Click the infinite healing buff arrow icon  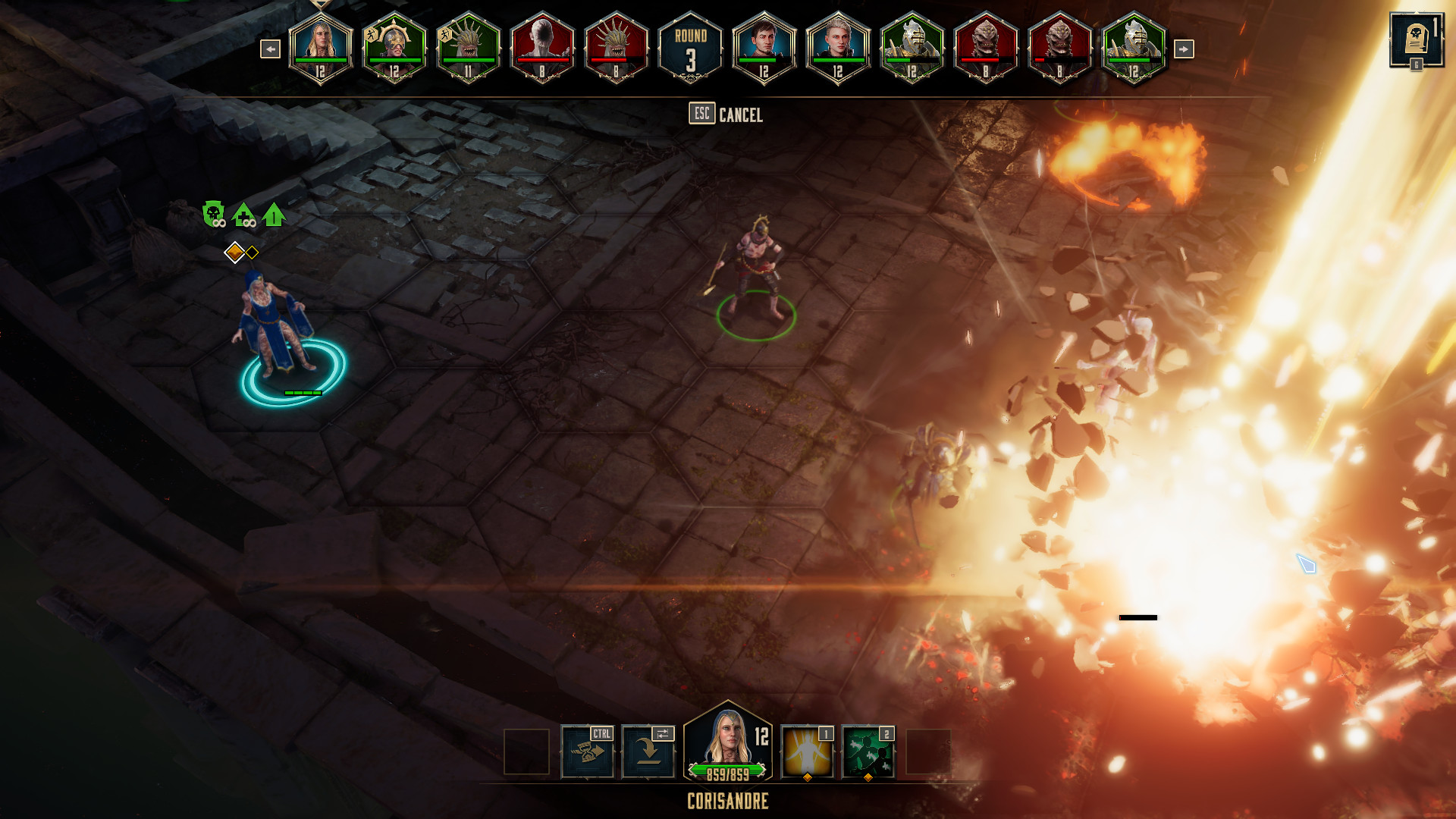click(x=243, y=213)
